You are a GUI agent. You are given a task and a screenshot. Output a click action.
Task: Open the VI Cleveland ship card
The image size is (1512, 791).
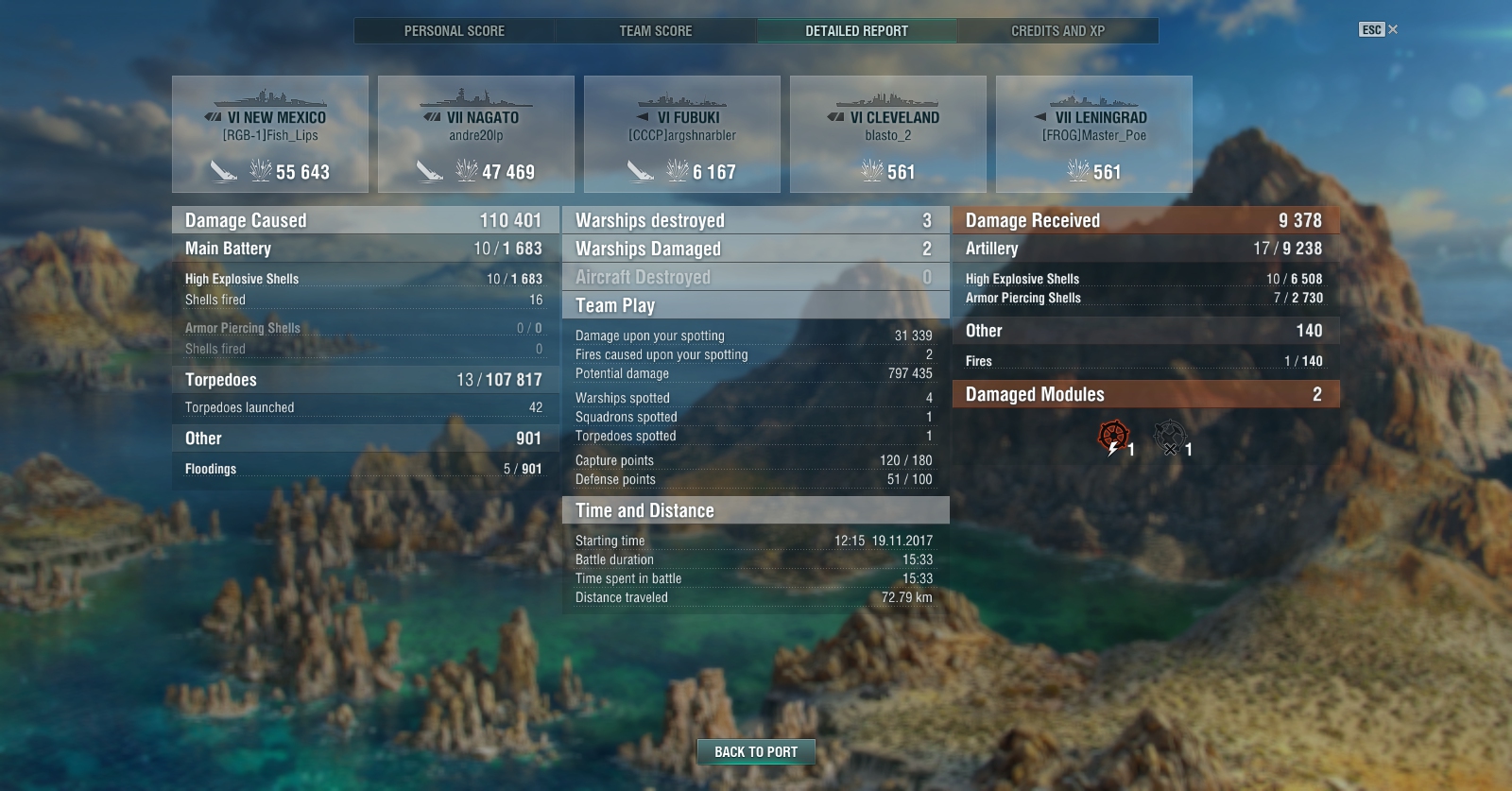click(888, 134)
